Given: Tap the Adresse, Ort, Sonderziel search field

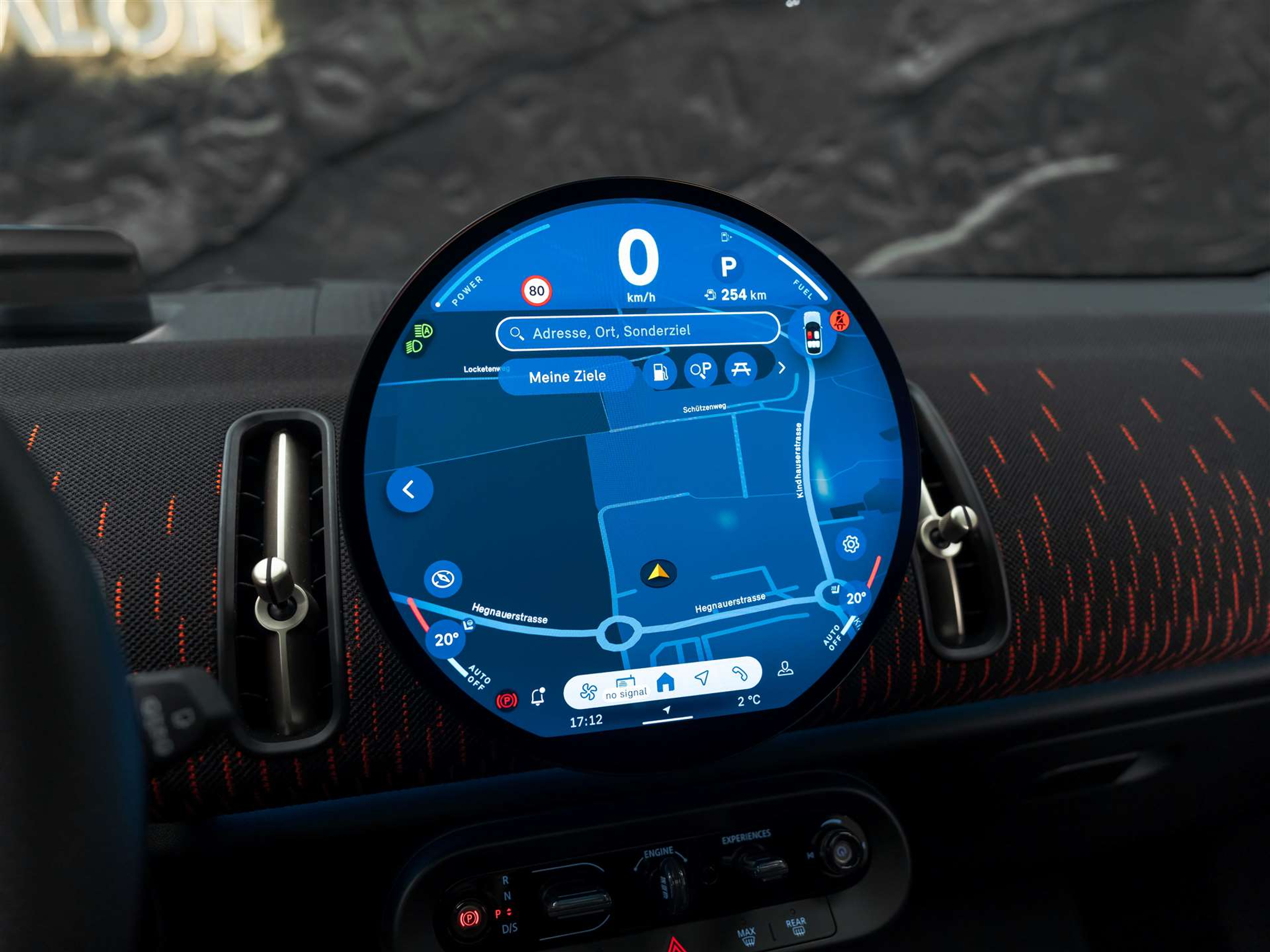Looking at the screenshot, I should [x=637, y=332].
